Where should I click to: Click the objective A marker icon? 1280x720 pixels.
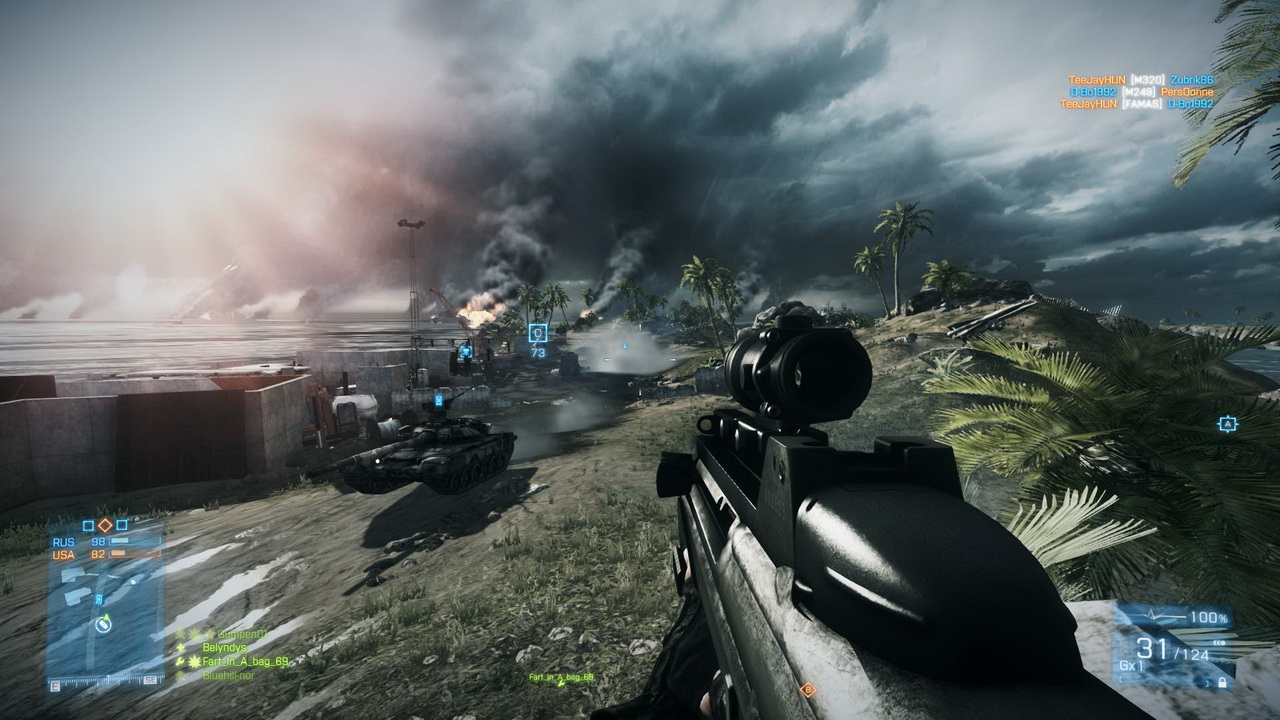point(1227,424)
